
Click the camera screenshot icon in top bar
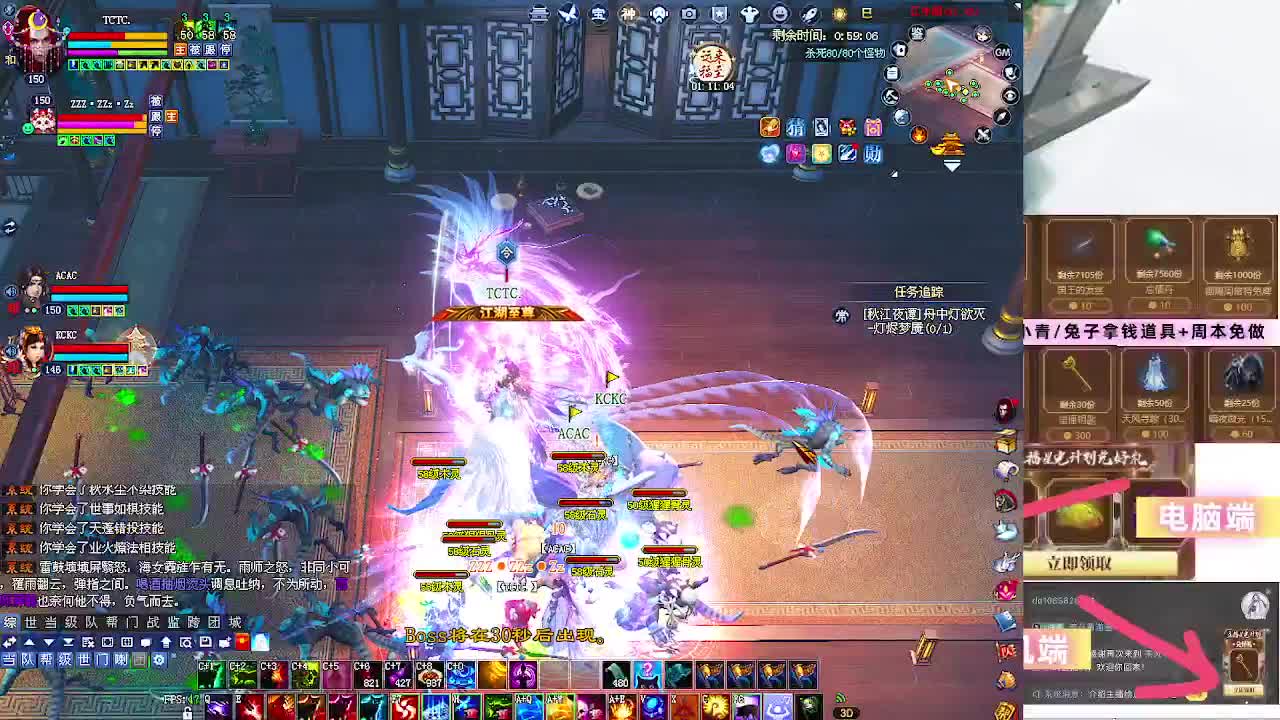tap(687, 13)
